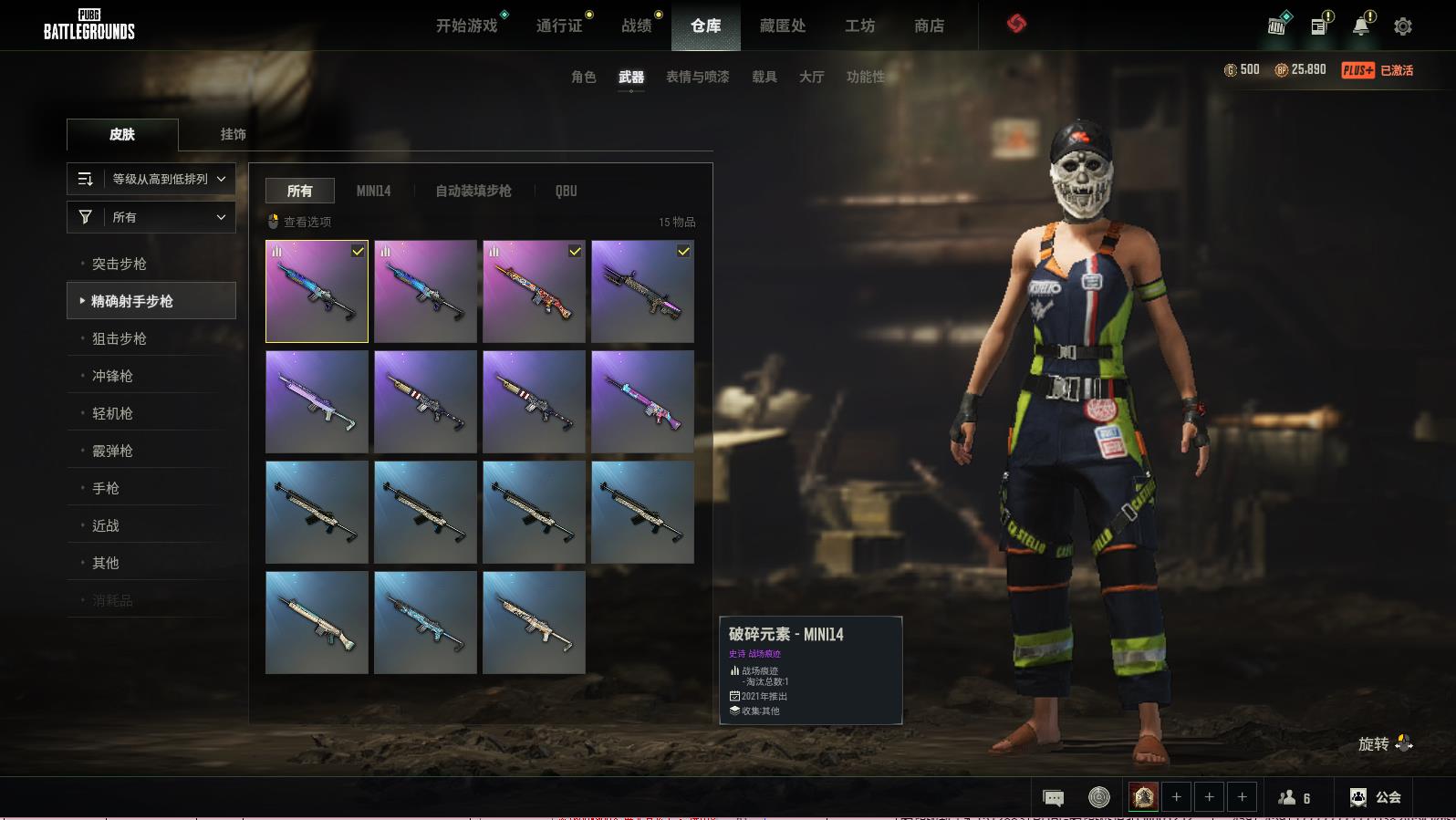The width and height of the screenshot is (1456, 820).
Task: Select the 挂饰 charms tab
Action: [x=233, y=134]
